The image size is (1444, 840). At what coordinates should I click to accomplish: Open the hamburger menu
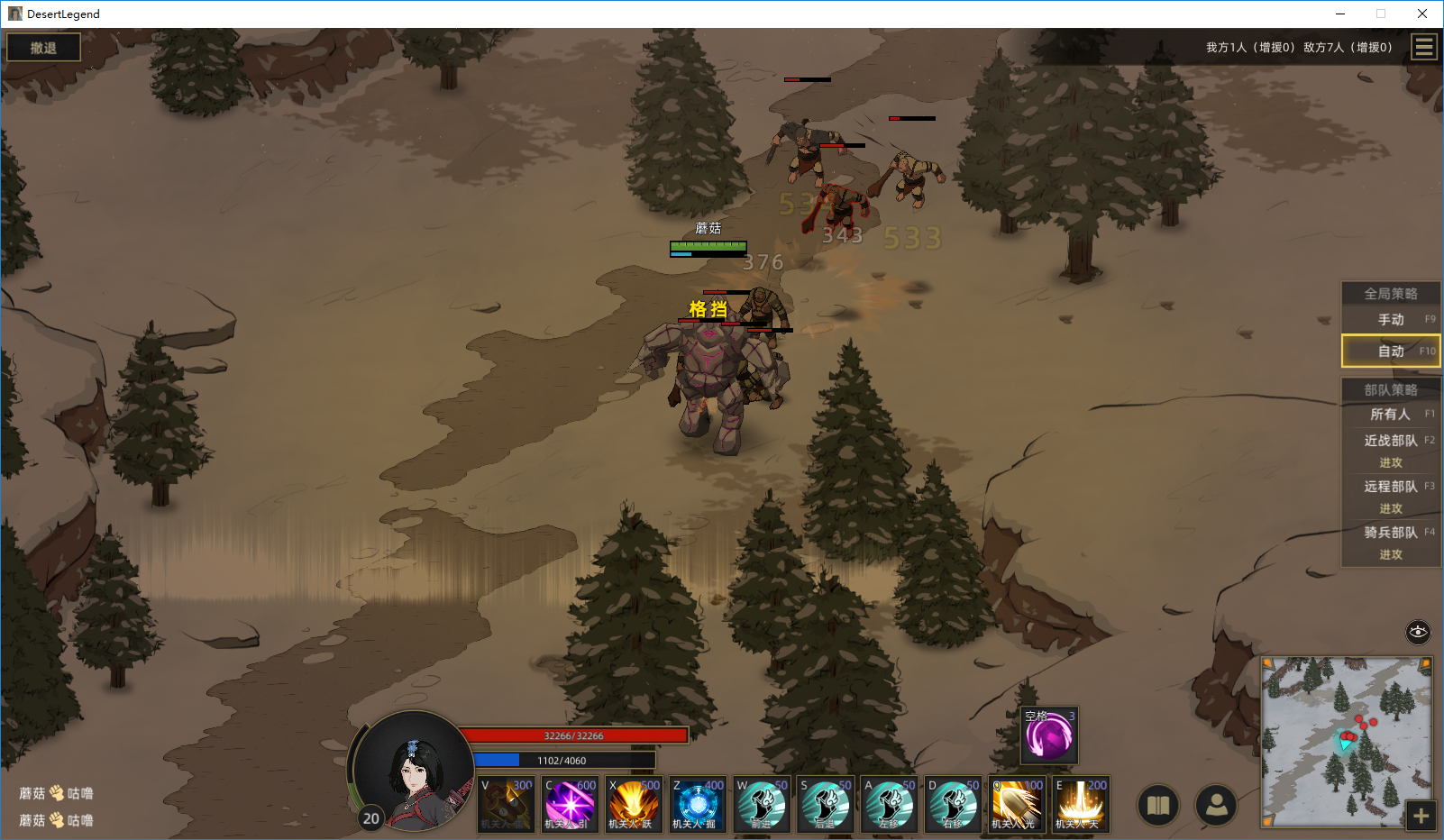(1424, 47)
